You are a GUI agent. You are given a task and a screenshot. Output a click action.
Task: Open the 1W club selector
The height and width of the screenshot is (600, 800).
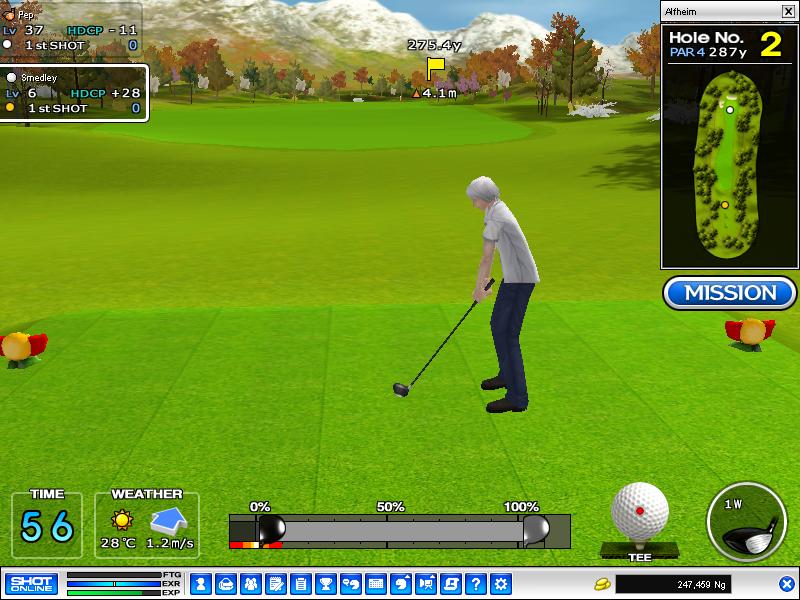(745, 522)
